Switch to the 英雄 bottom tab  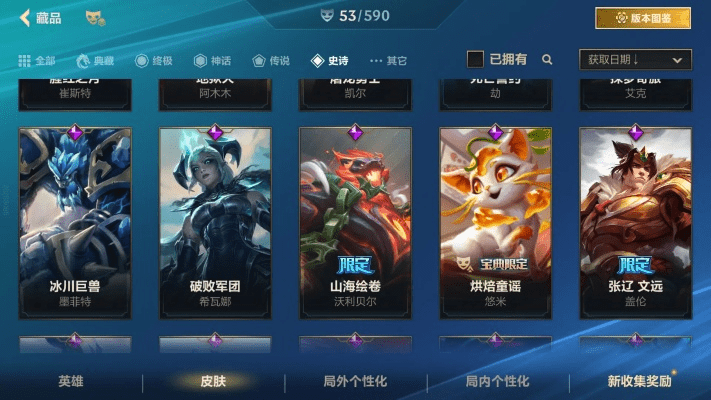click(71, 381)
